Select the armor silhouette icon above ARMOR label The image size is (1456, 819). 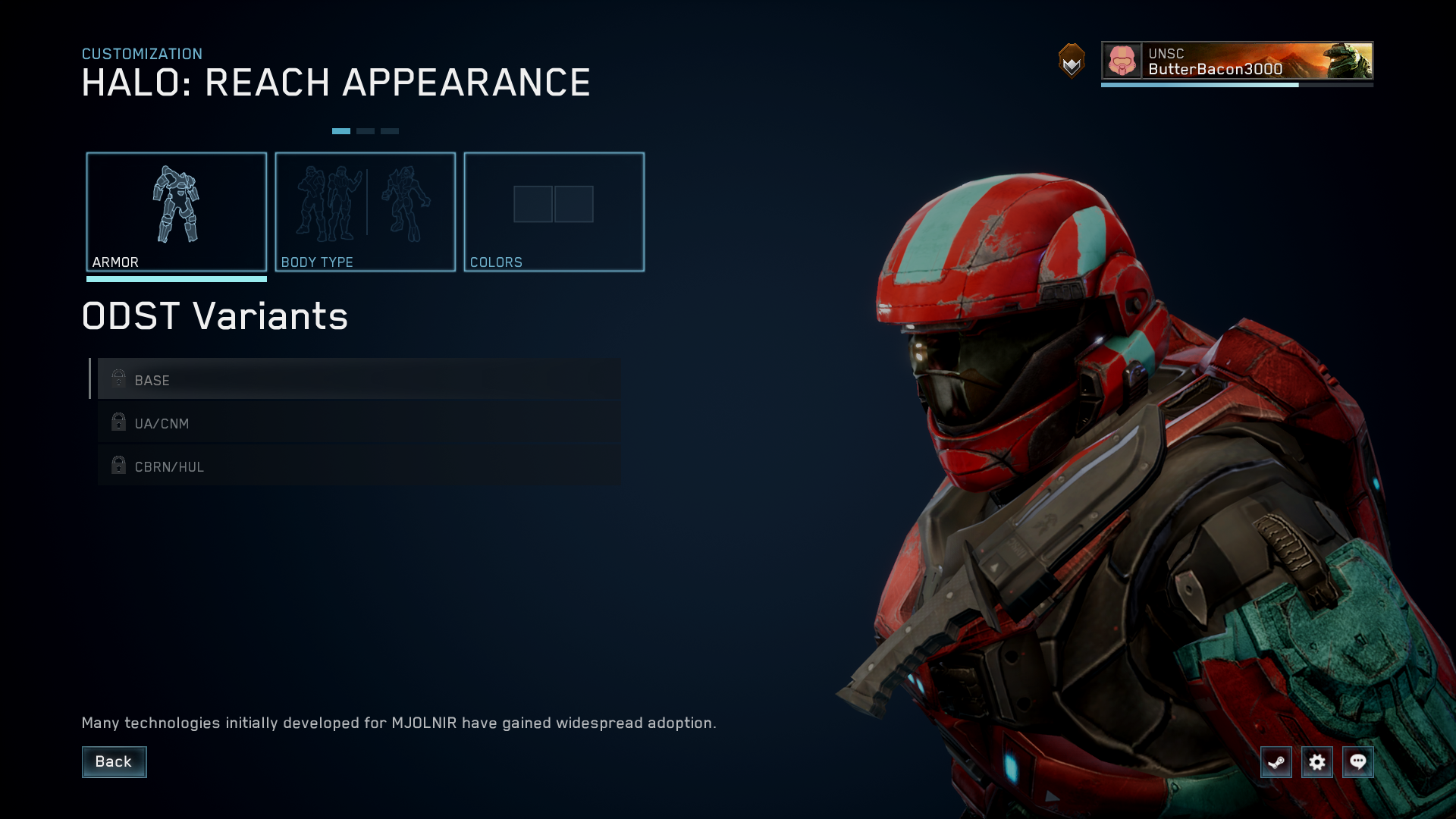click(177, 205)
